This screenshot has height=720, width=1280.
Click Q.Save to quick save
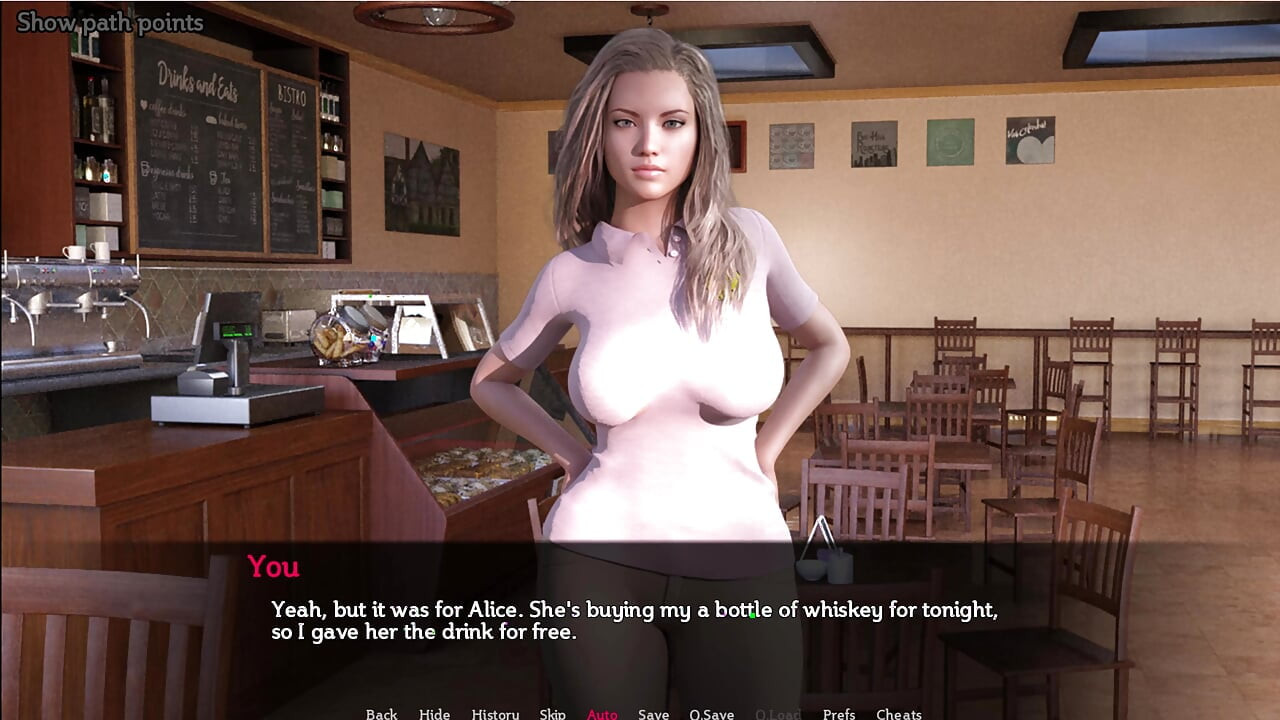coord(711,713)
